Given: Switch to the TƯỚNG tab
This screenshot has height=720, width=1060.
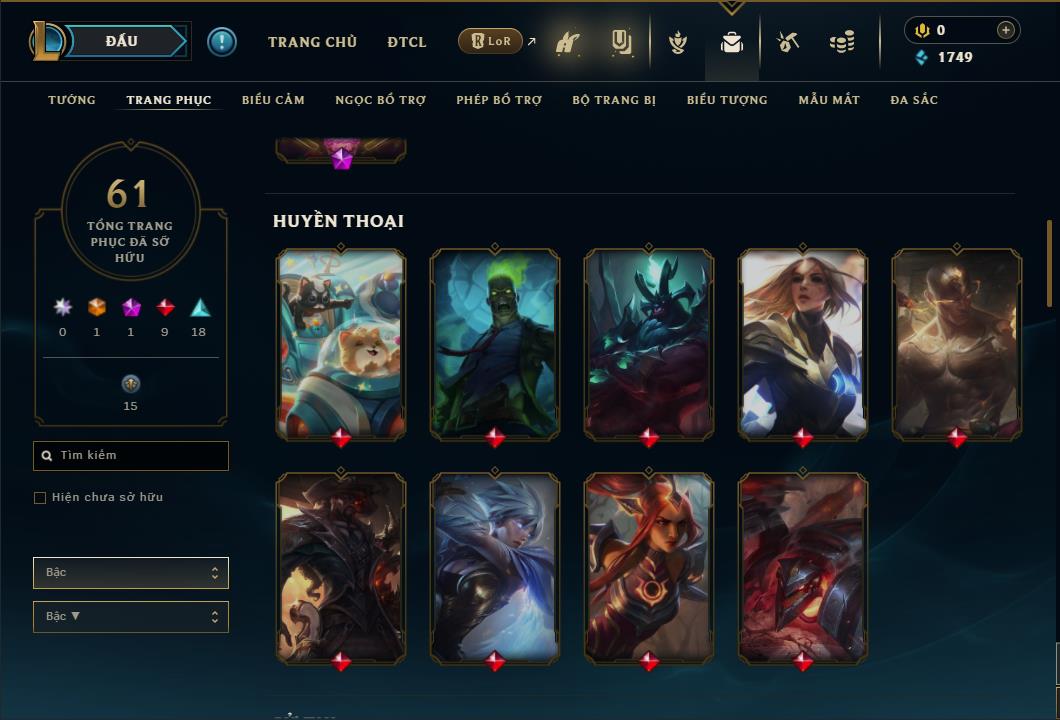Looking at the screenshot, I should point(72,100).
